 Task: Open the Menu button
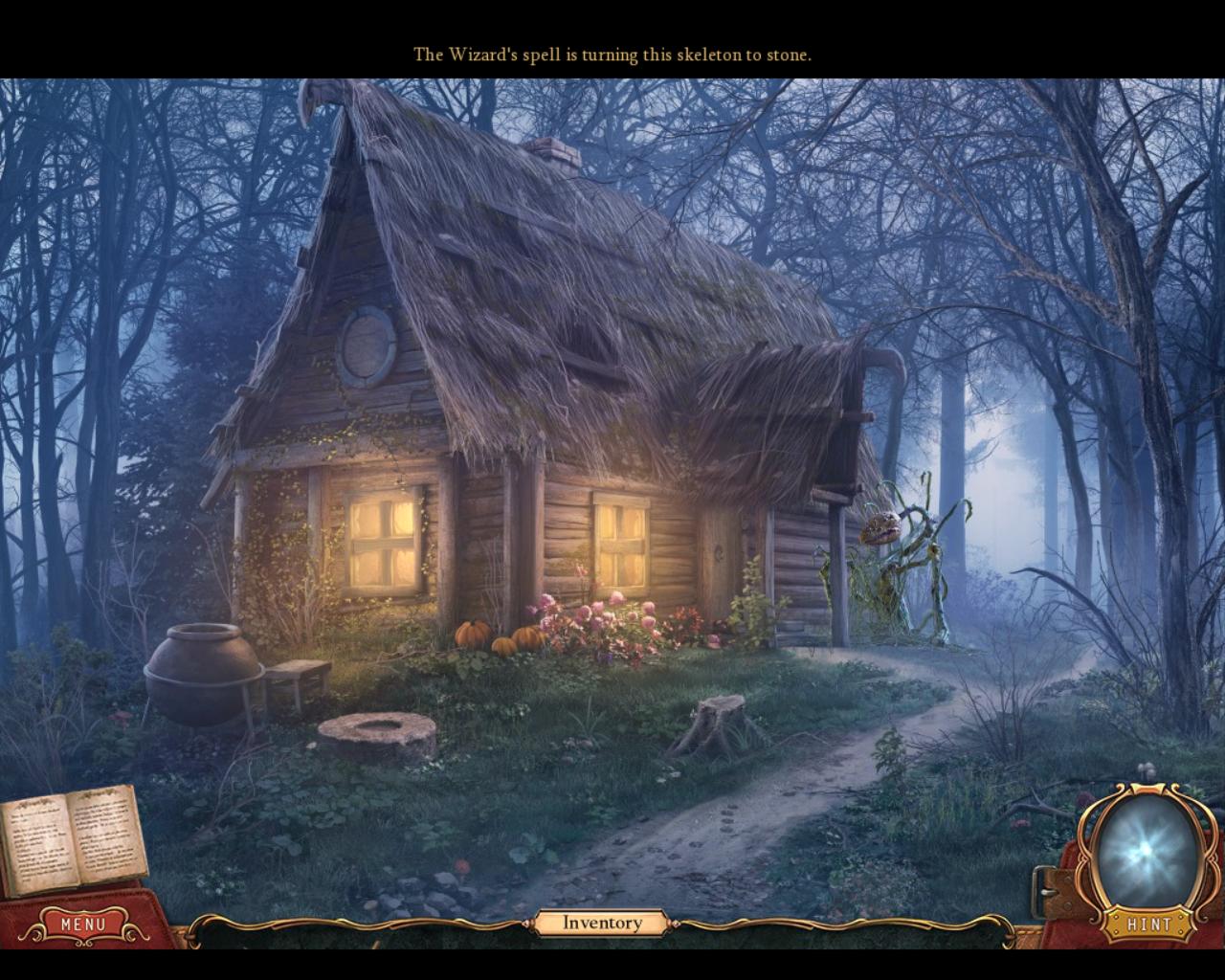tap(83, 924)
